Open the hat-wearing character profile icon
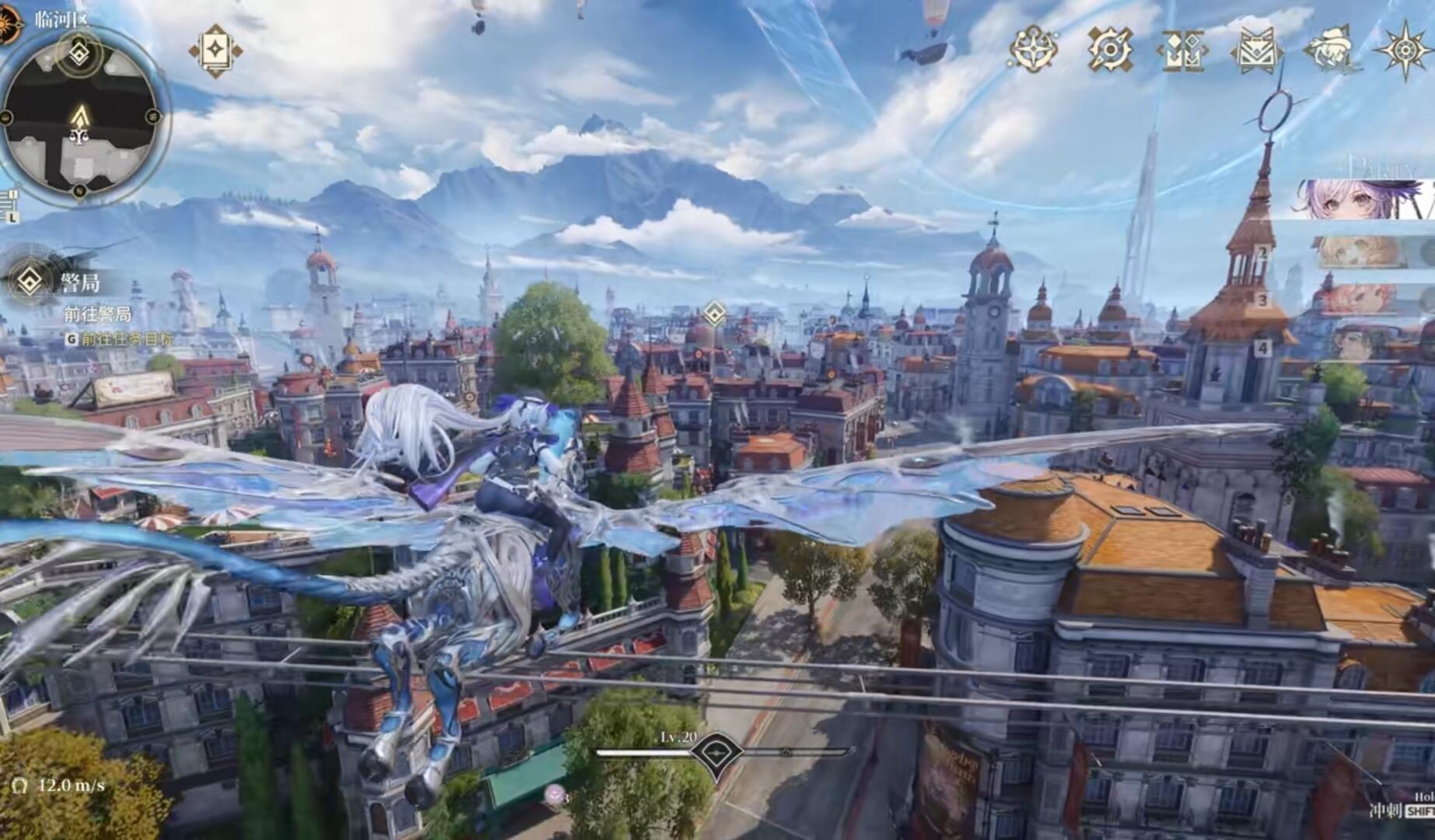Viewport: 1435px width, 840px height. pyautogui.click(x=1331, y=50)
